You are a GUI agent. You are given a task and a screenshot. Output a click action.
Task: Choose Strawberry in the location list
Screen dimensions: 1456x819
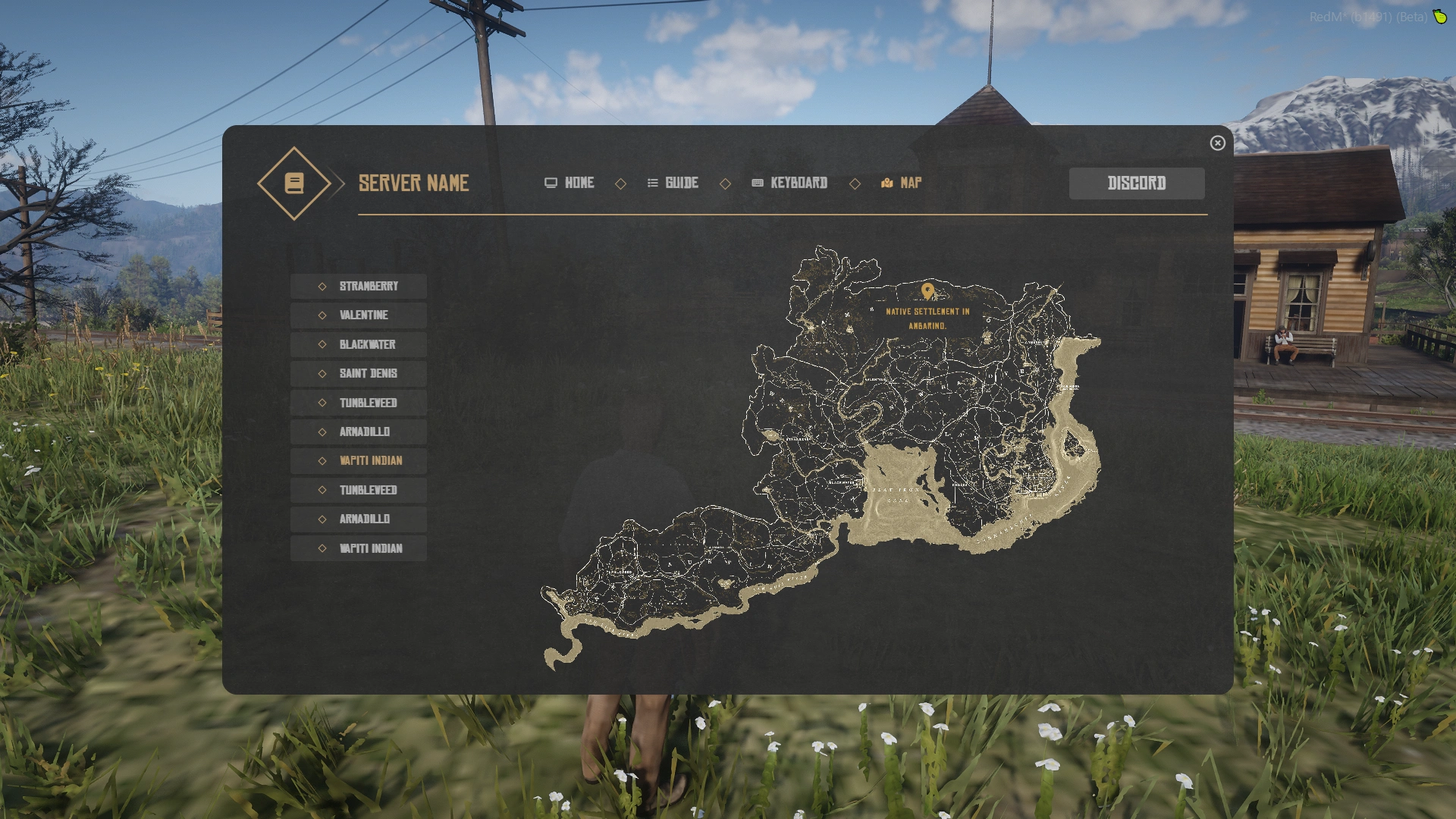pos(359,287)
